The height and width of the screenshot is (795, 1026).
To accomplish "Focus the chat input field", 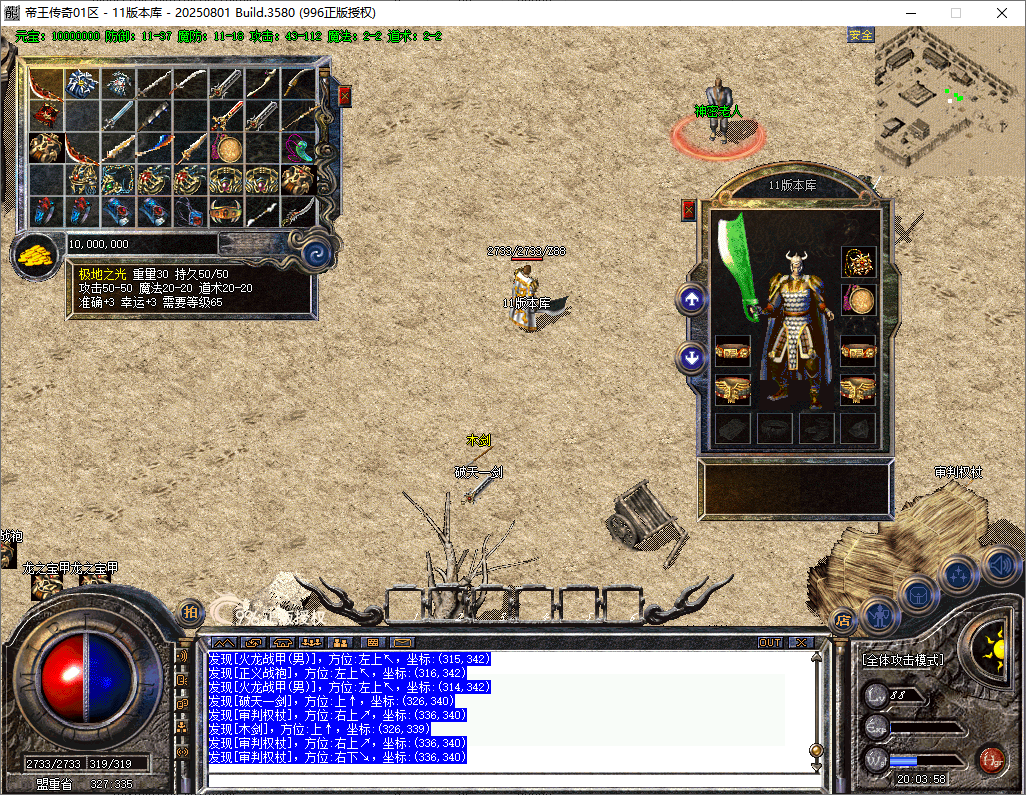I will (500, 780).
